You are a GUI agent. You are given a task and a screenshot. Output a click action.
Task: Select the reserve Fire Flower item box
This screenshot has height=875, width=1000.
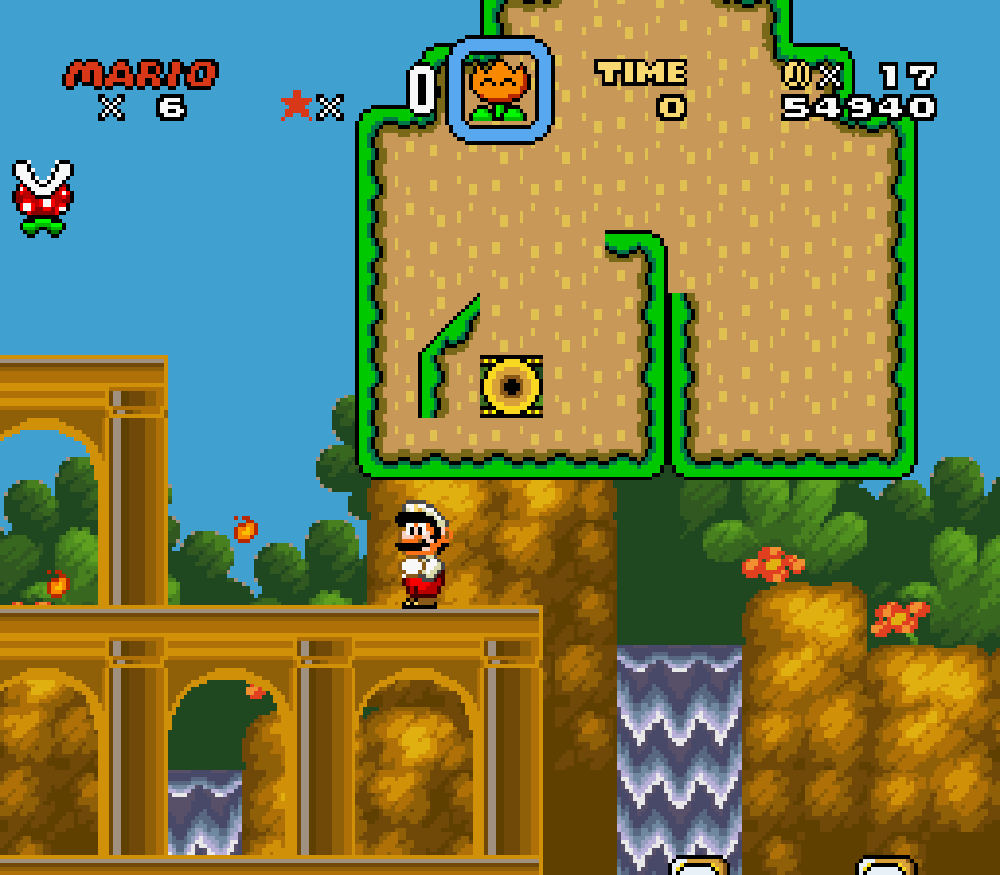(499, 90)
